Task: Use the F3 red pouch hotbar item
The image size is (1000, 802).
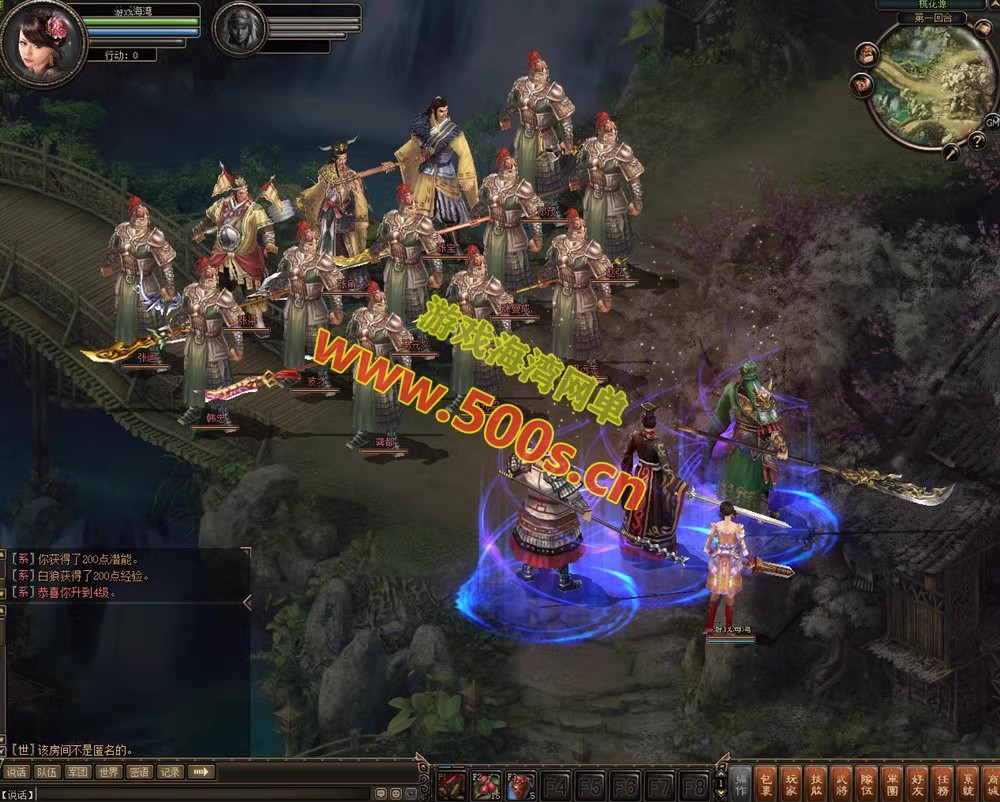Action: click(521, 785)
